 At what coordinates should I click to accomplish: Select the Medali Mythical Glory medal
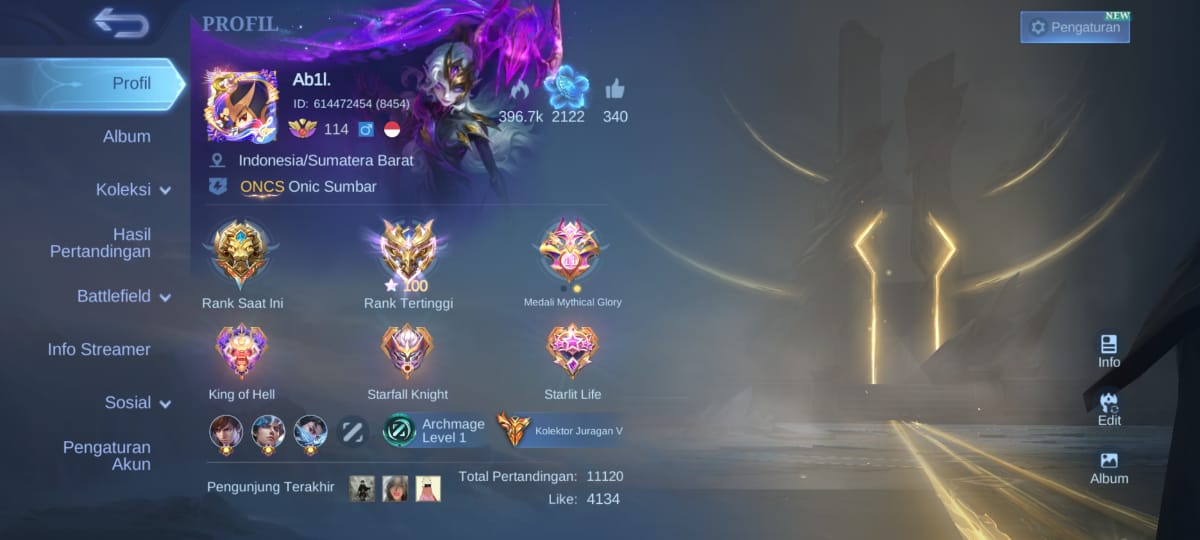[570, 252]
